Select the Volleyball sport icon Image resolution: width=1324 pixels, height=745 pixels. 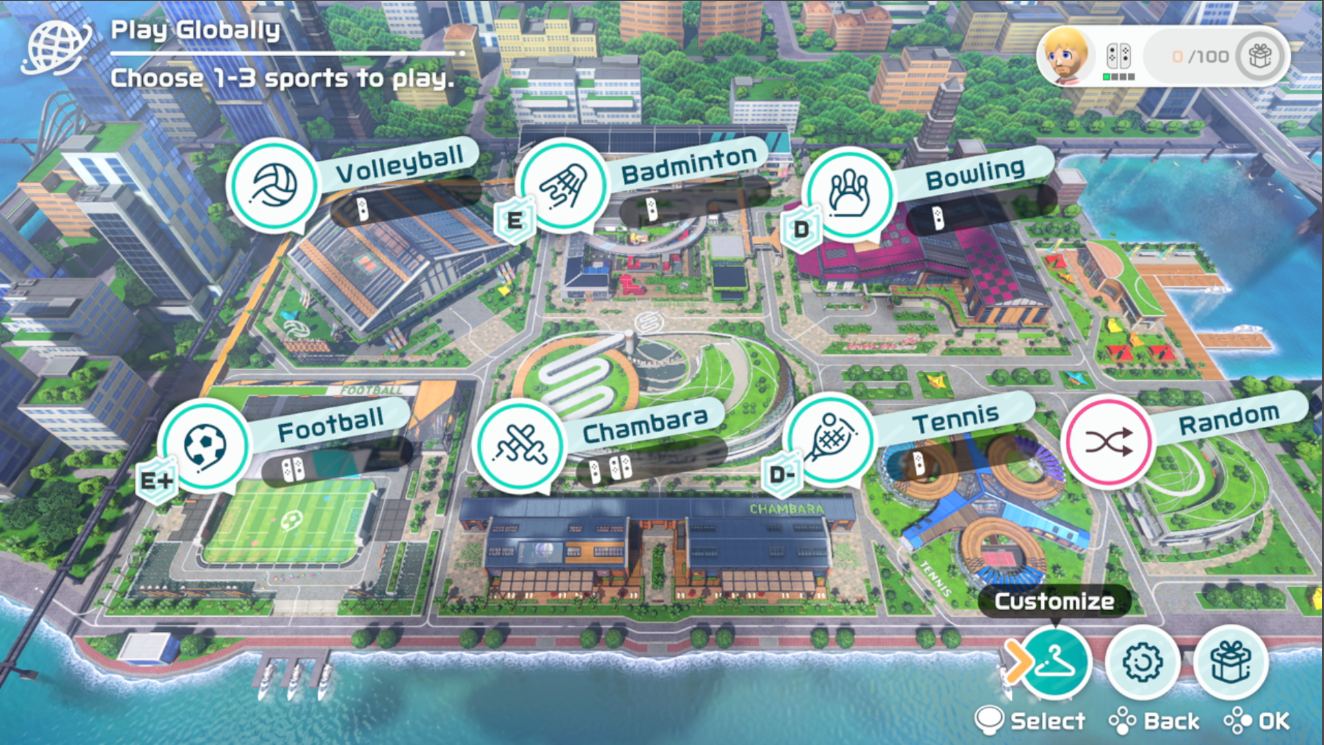274,185
